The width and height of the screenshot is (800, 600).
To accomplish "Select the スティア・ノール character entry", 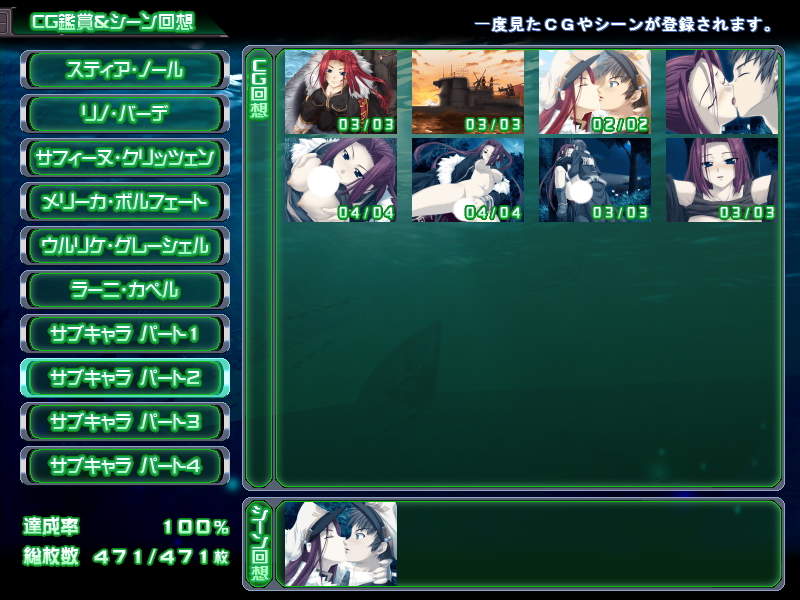I will pos(125,70).
